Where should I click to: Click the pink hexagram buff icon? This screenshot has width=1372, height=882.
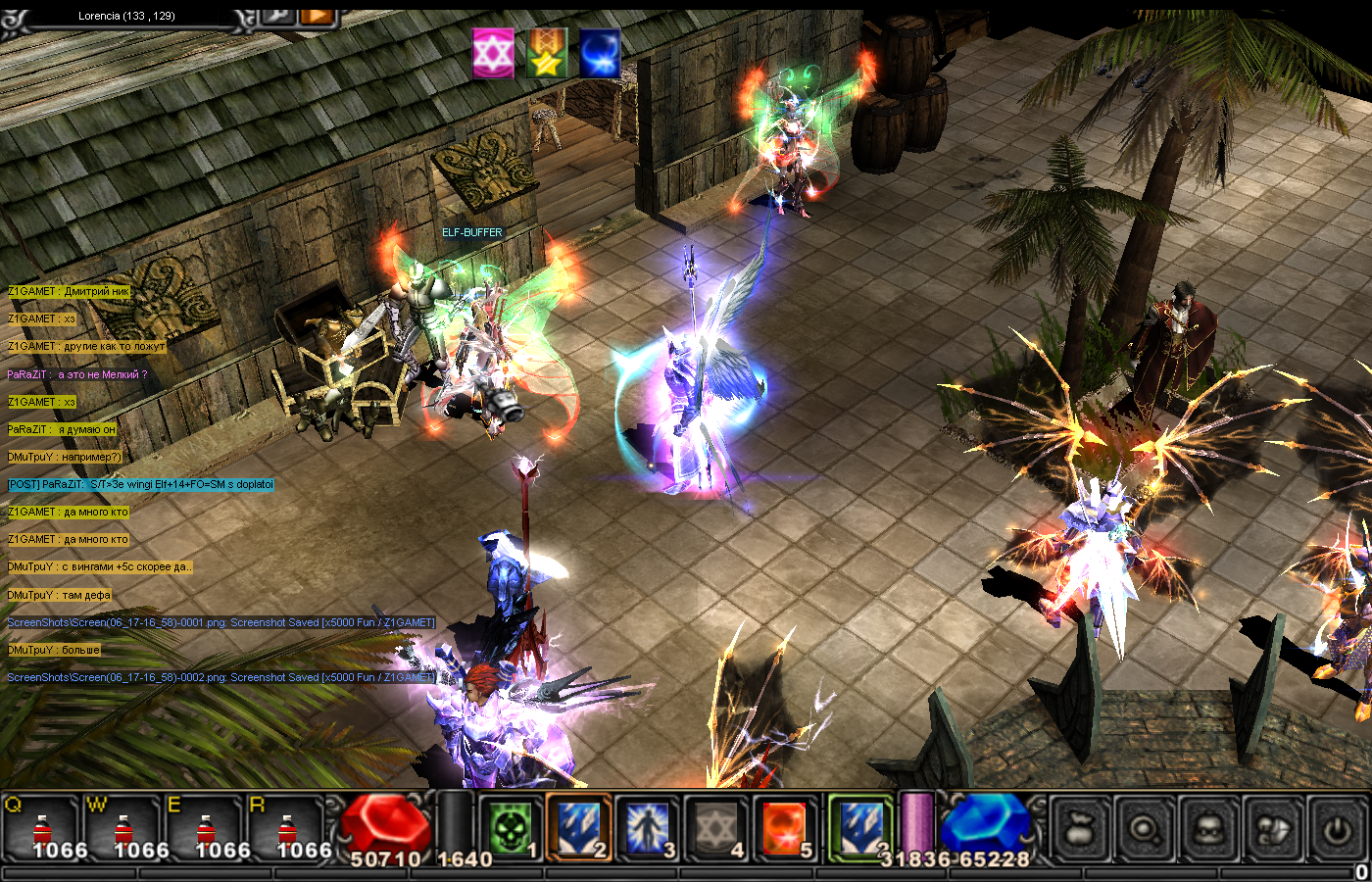[x=493, y=53]
